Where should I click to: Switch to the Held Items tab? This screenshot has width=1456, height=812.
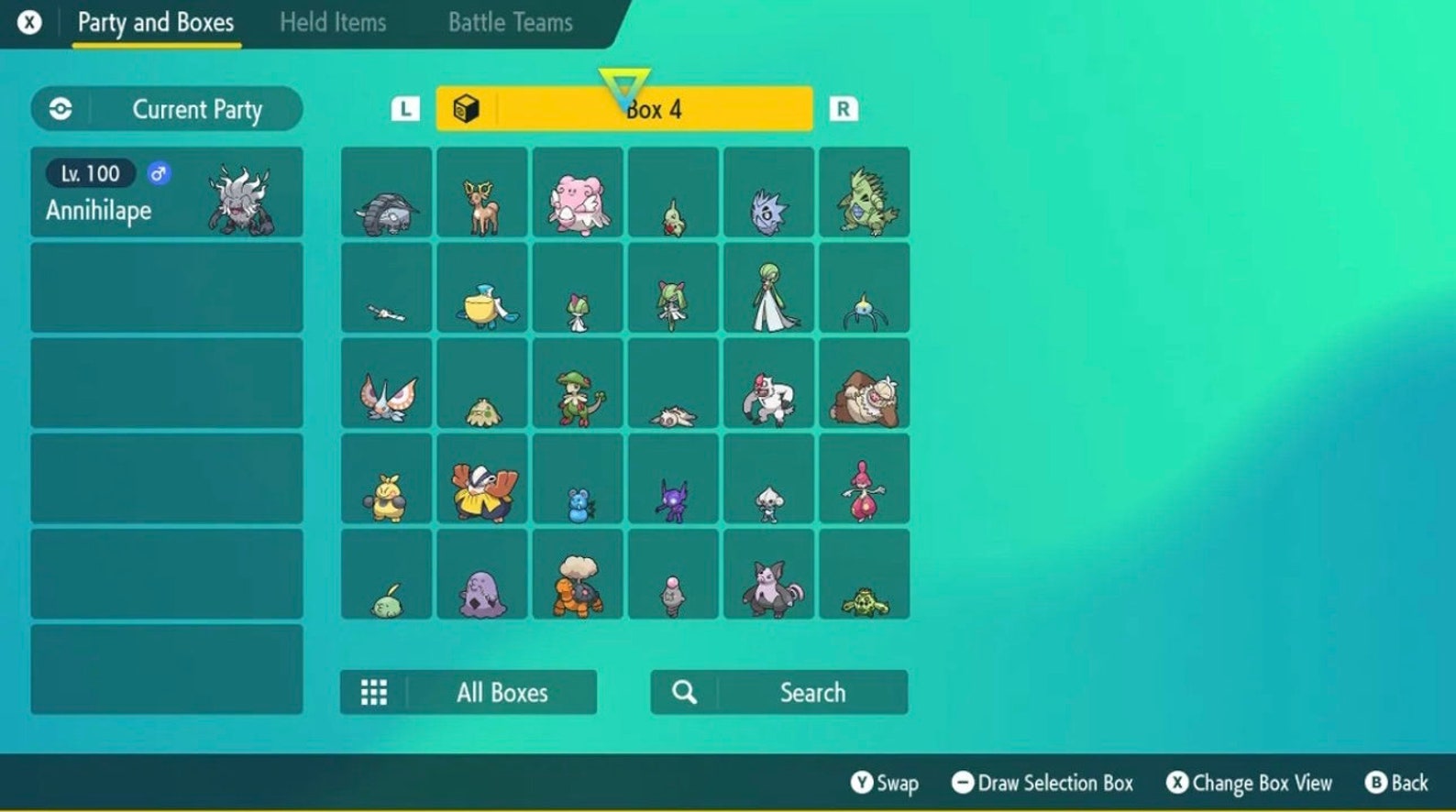tap(332, 22)
